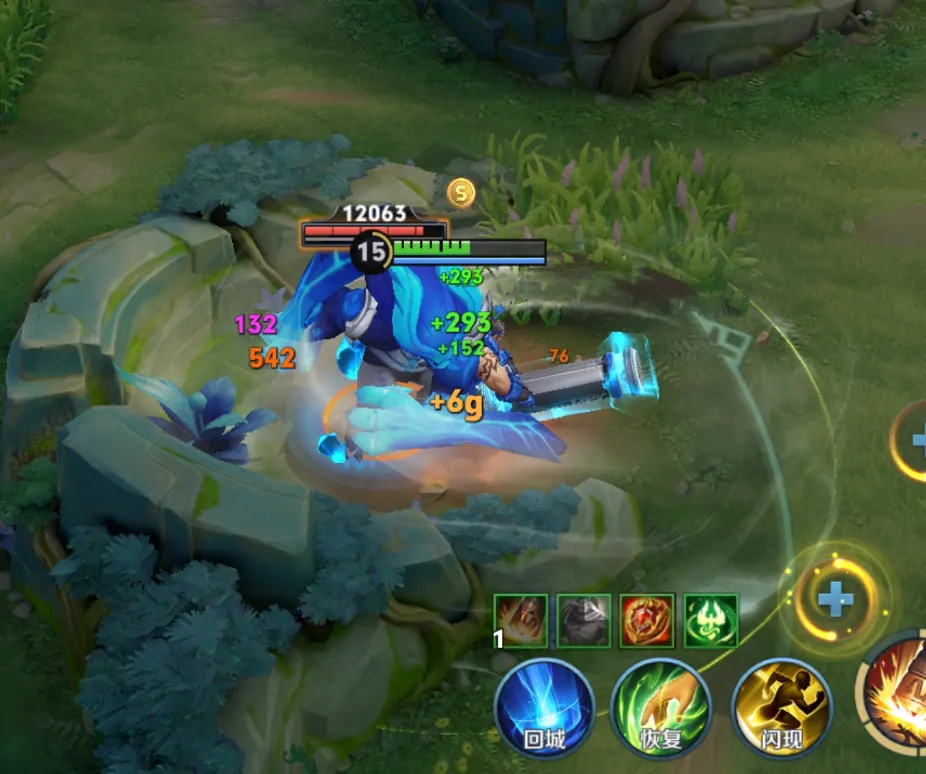Tap the plus upgrade button nearest the fiery skill
Screen dimensions: 926x774
tap(835, 600)
